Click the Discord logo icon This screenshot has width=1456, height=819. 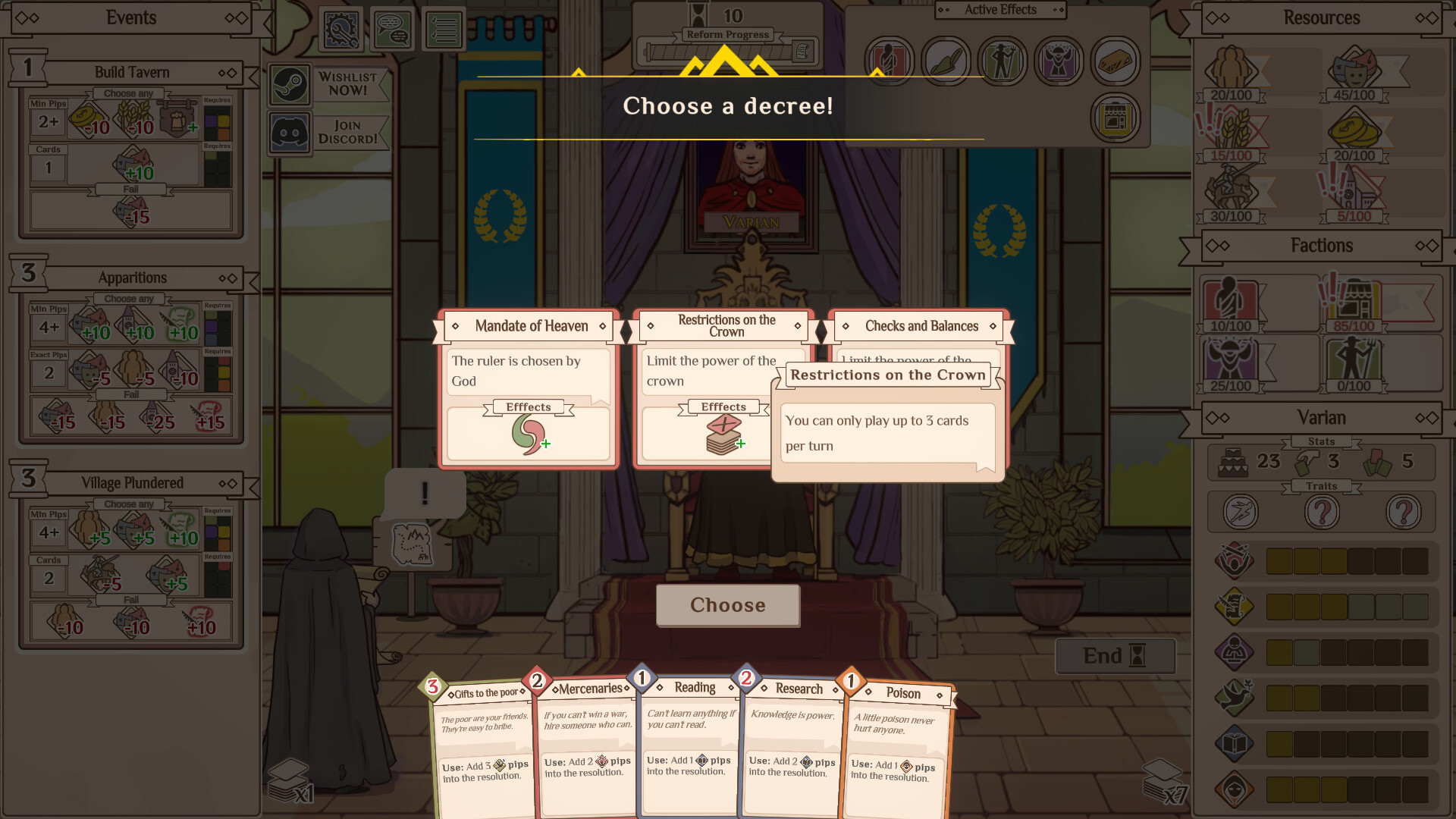[289, 132]
